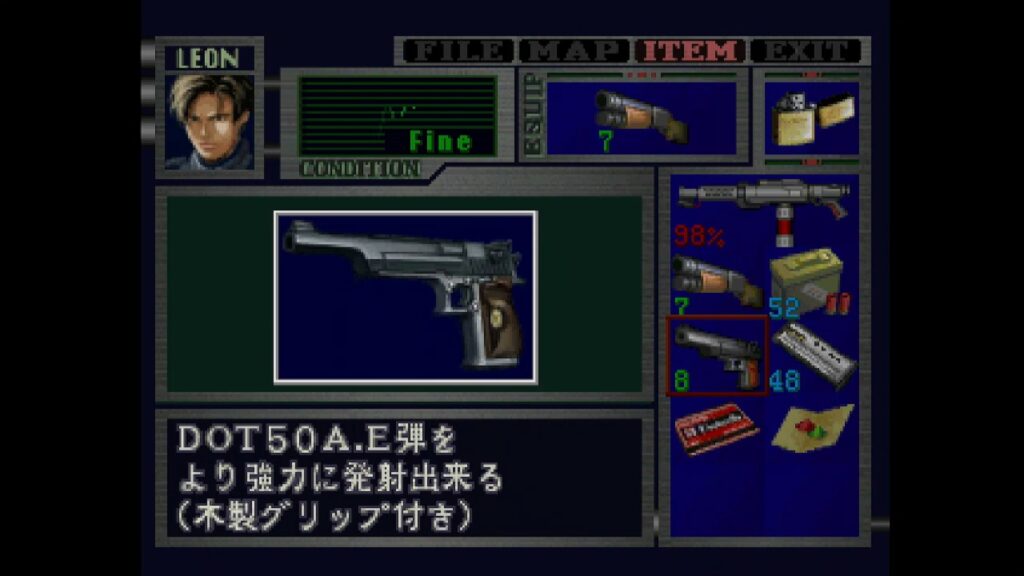The width and height of the screenshot is (1024, 576).
Task: Choose the magnum pistol slot
Action: point(717,355)
